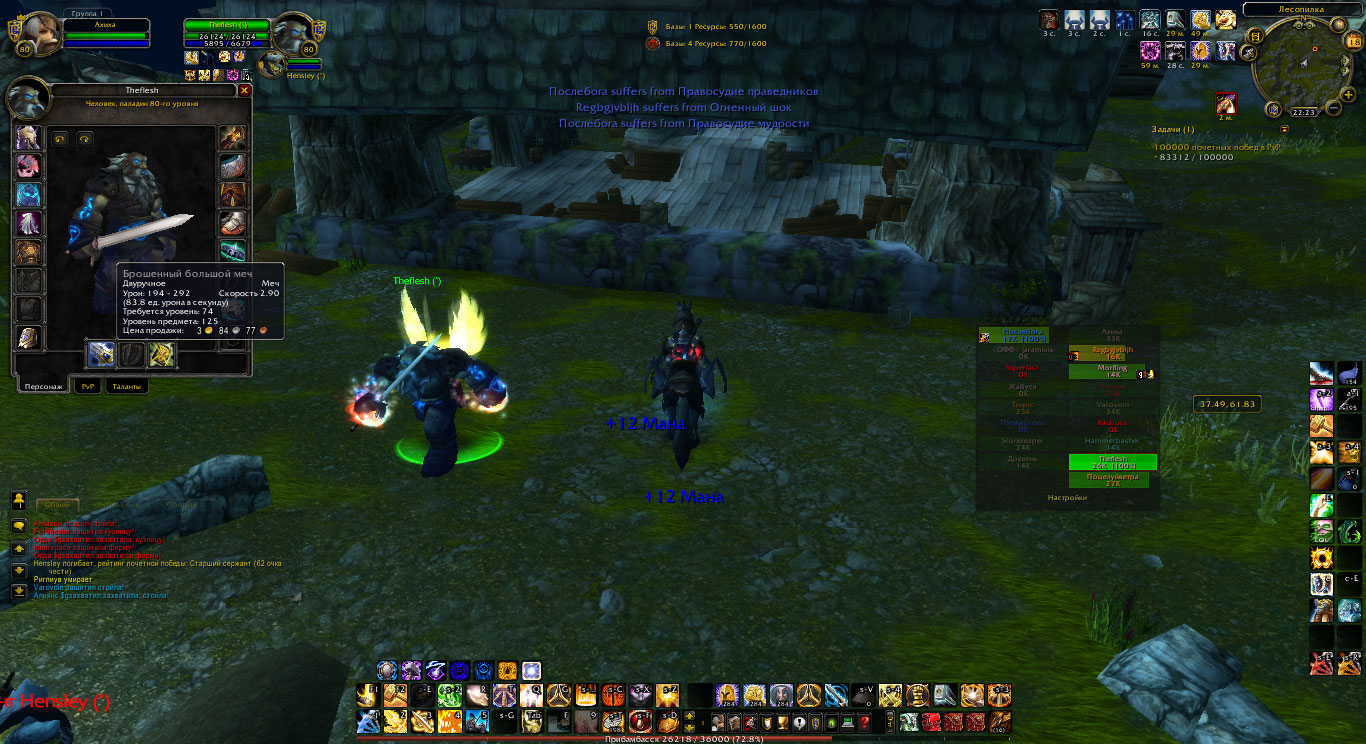Viewport: 1366px width, 744px height.
Task: Select the Персонаж tab
Action: (43, 386)
